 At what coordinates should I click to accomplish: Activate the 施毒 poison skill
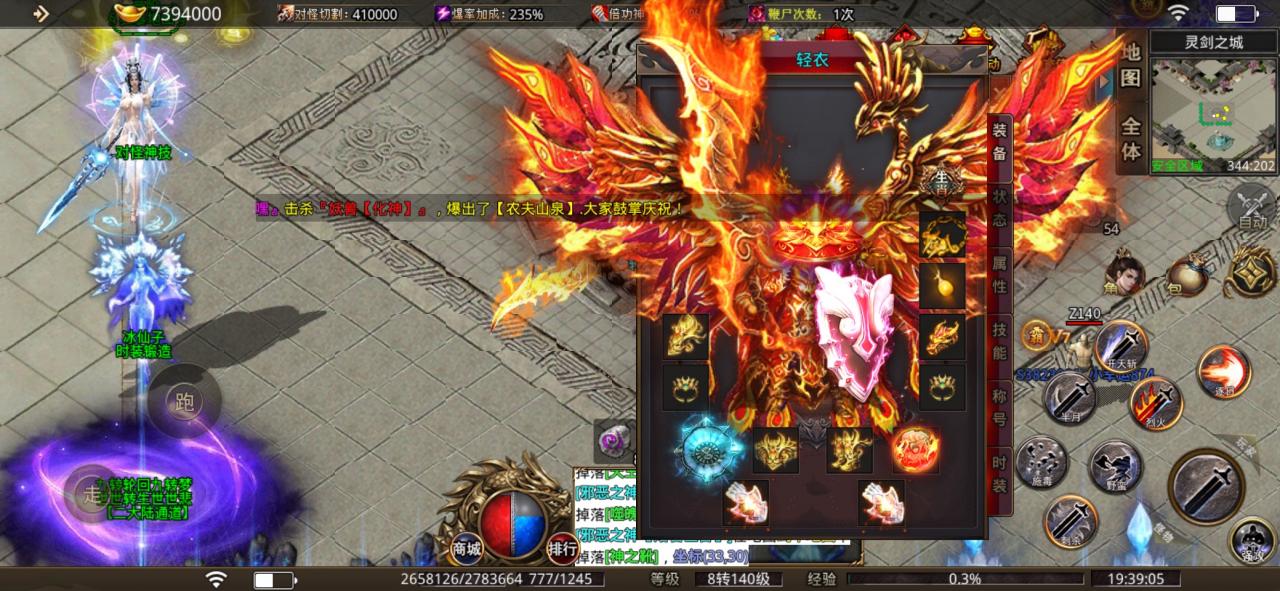1041,462
